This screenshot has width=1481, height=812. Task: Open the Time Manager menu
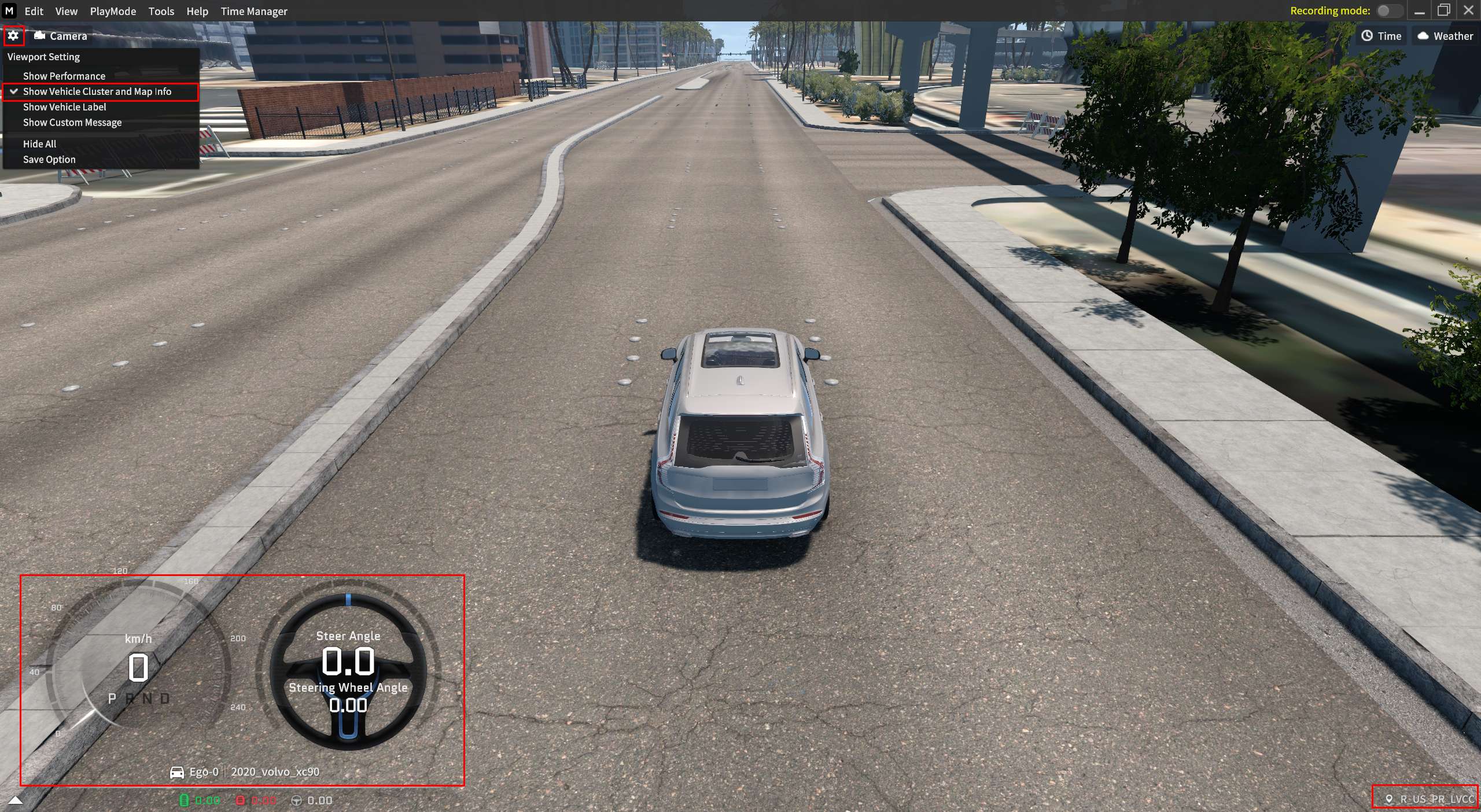[254, 11]
